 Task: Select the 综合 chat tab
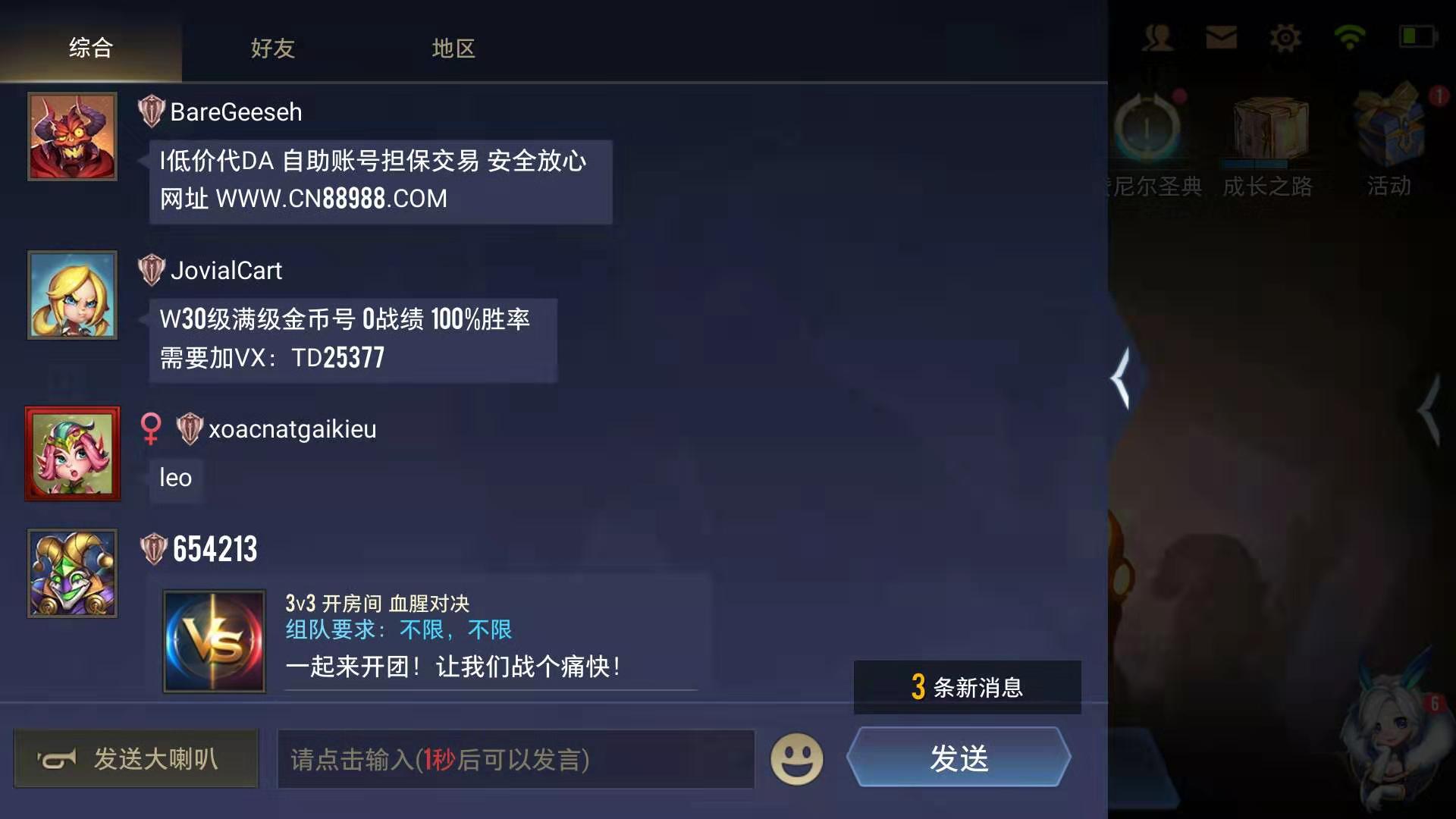pos(91,46)
